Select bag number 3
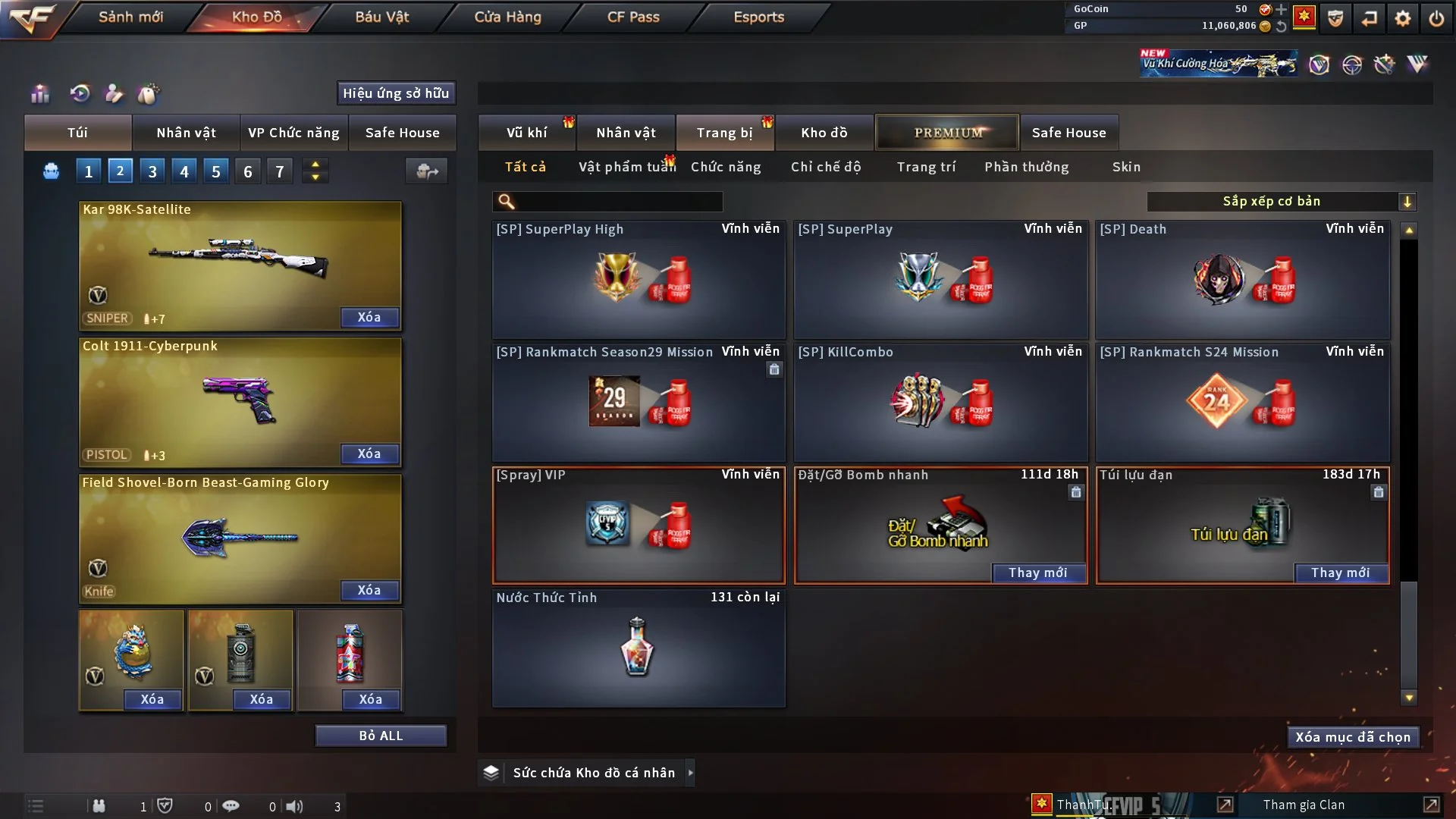The image size is (1456, 819). 152,171
